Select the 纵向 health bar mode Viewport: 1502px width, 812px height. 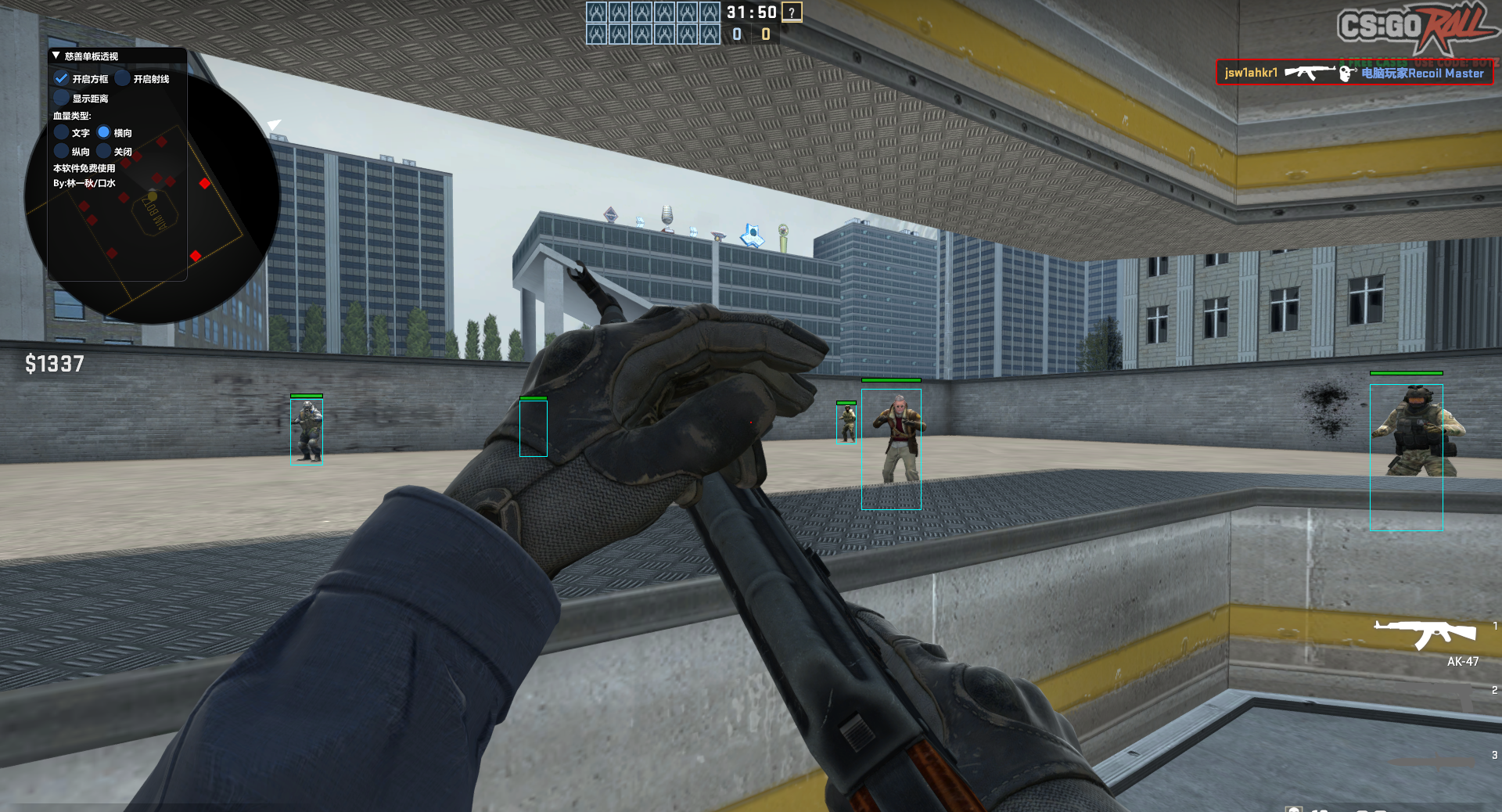click(x=62, y=151)
